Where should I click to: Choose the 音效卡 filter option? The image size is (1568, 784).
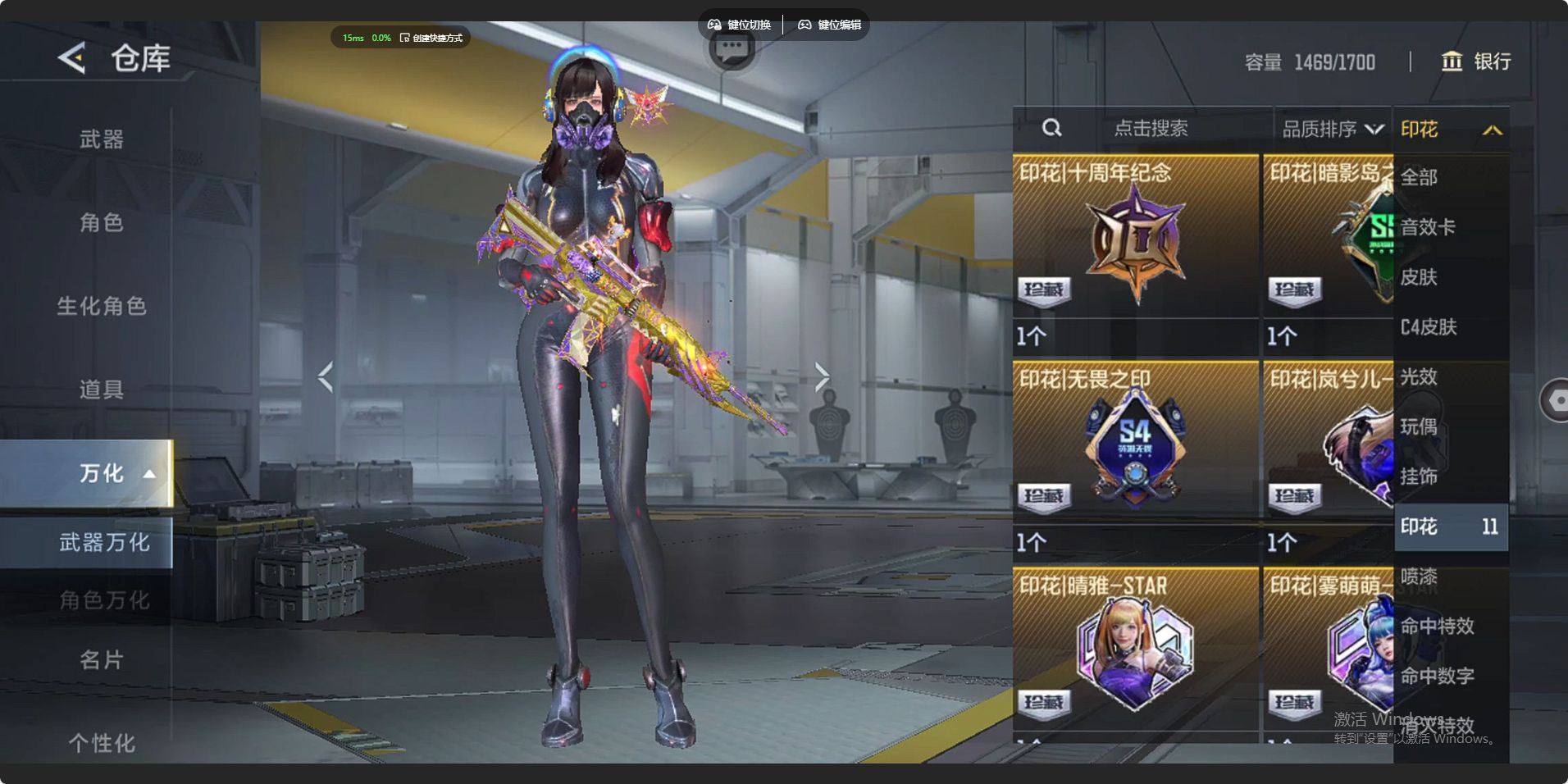(1428, 227)
